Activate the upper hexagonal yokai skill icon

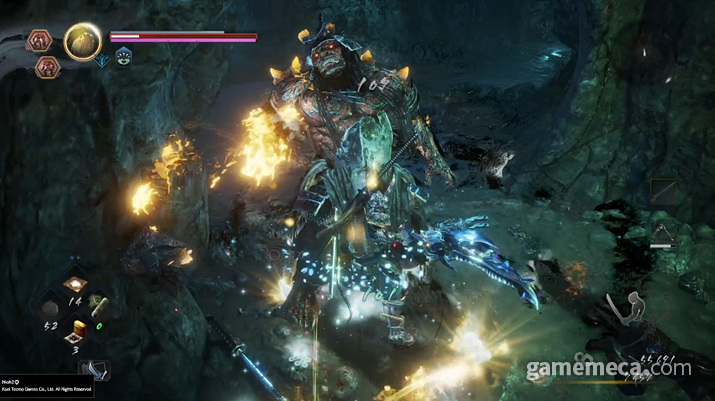[x=41, y=41]
